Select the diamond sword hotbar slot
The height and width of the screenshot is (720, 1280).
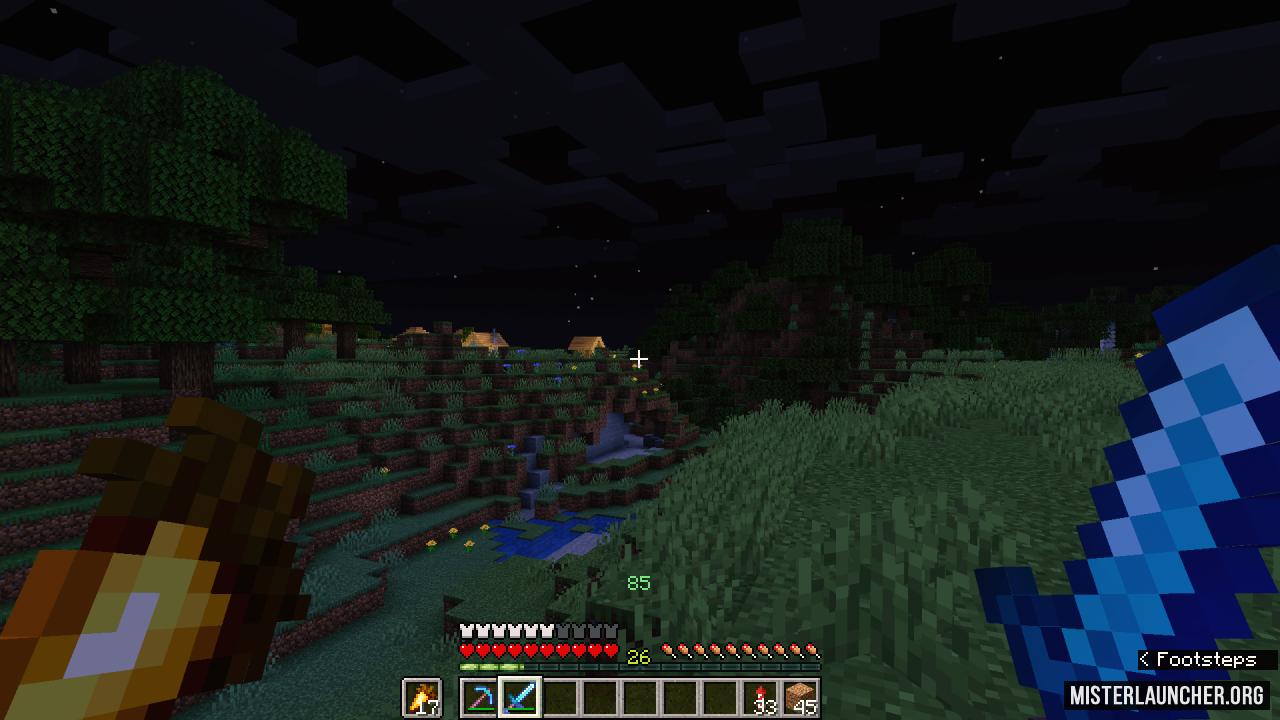point(520,697)
